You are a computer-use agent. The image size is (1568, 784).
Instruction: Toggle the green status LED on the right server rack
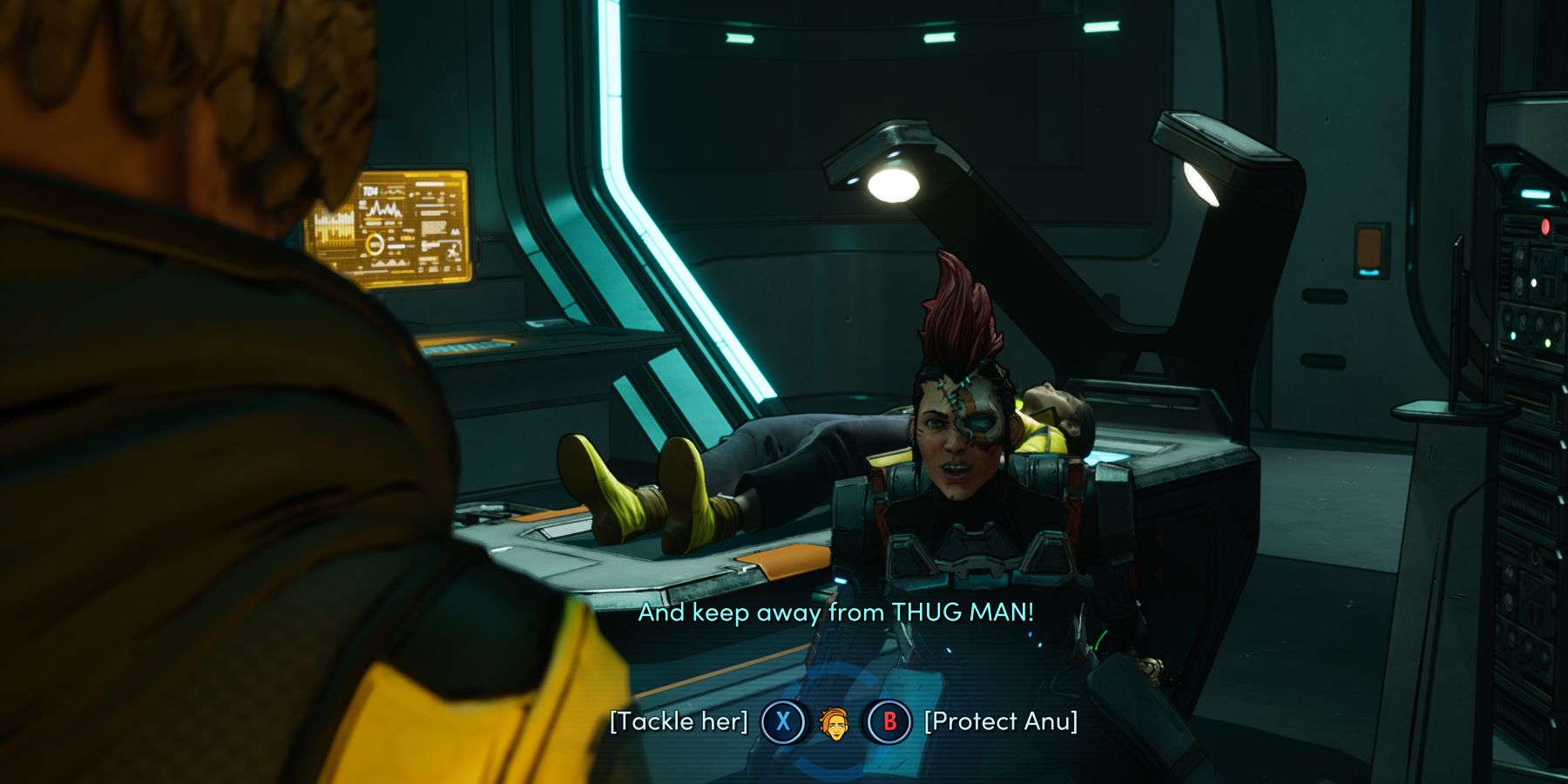point(1548,342)
